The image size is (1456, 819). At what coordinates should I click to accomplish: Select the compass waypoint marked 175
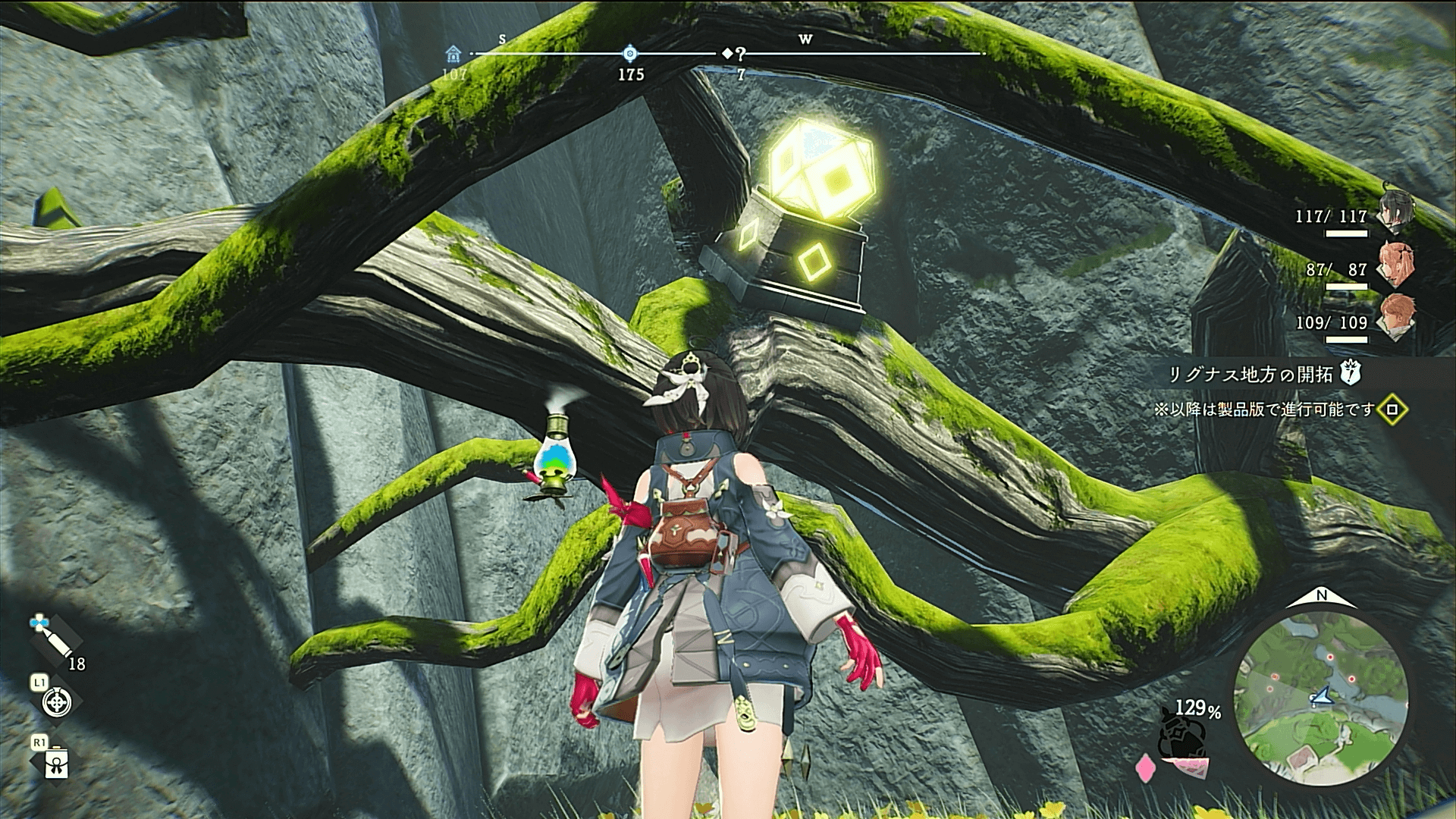[630, 53]
